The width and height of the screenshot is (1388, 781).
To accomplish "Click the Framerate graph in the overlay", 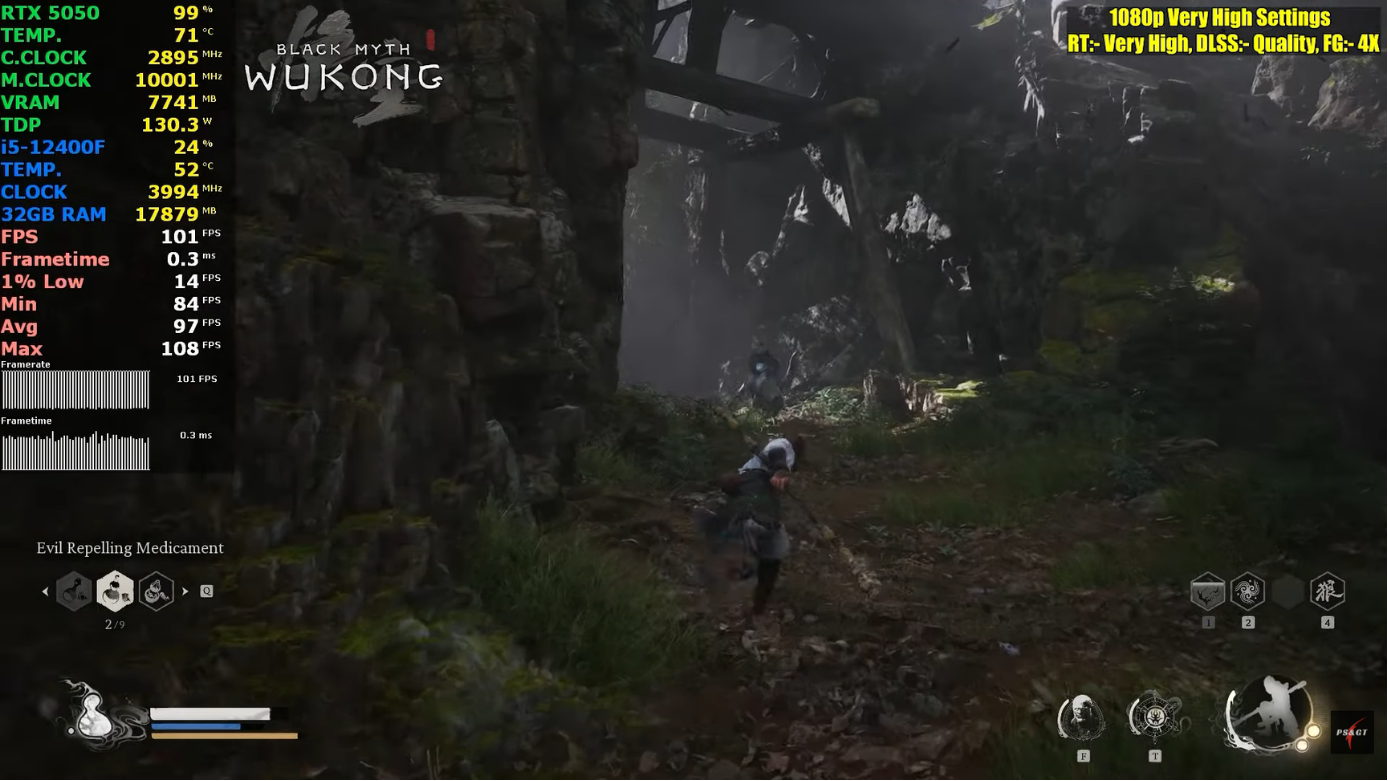I will click(75, 388).
